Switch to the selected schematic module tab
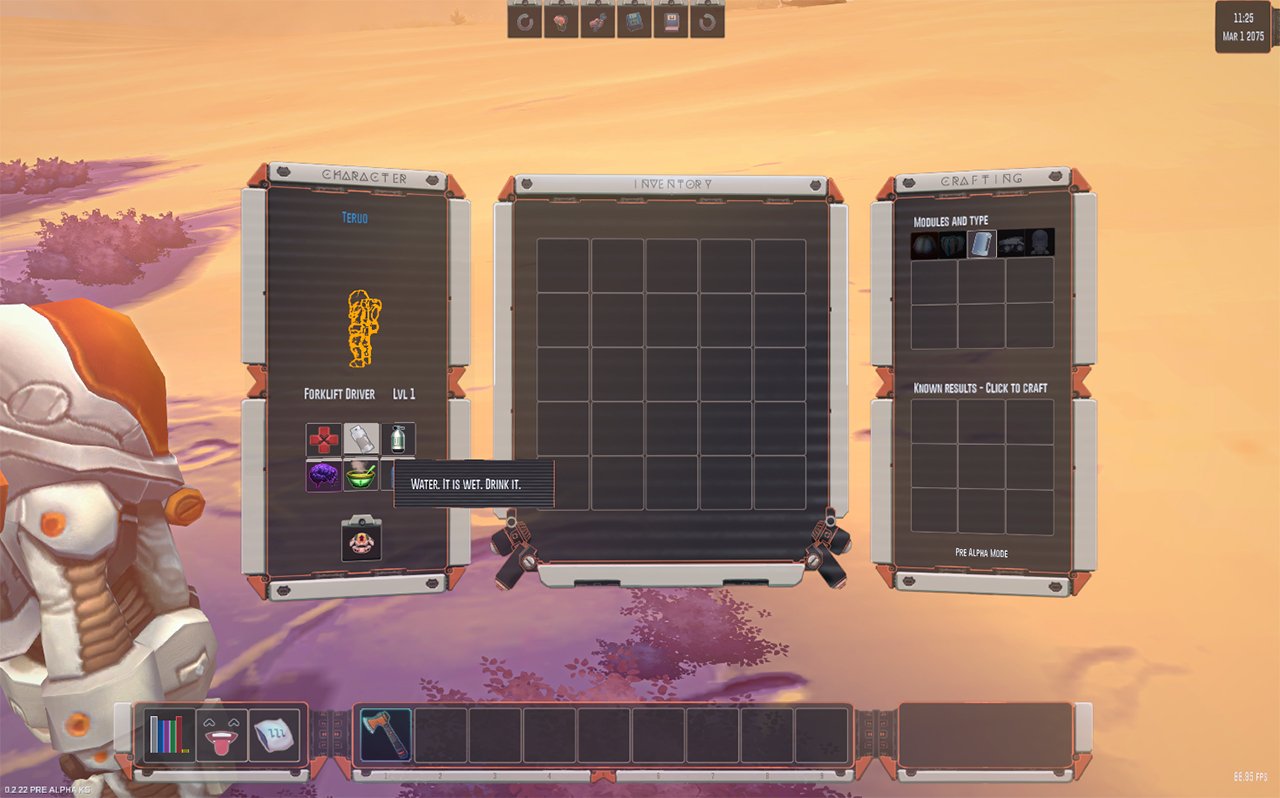The height and width of the screenshot is (798, 1280). point(982,245)
